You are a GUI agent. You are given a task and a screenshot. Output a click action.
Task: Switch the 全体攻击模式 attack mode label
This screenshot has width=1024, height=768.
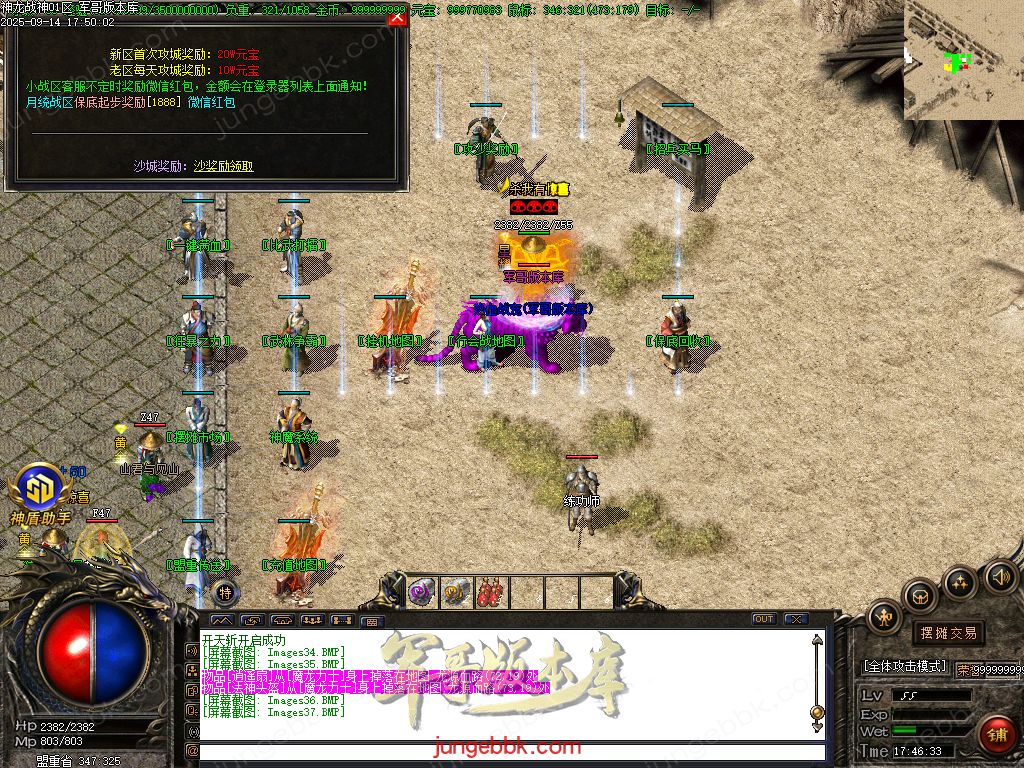[x=904, y=666]
